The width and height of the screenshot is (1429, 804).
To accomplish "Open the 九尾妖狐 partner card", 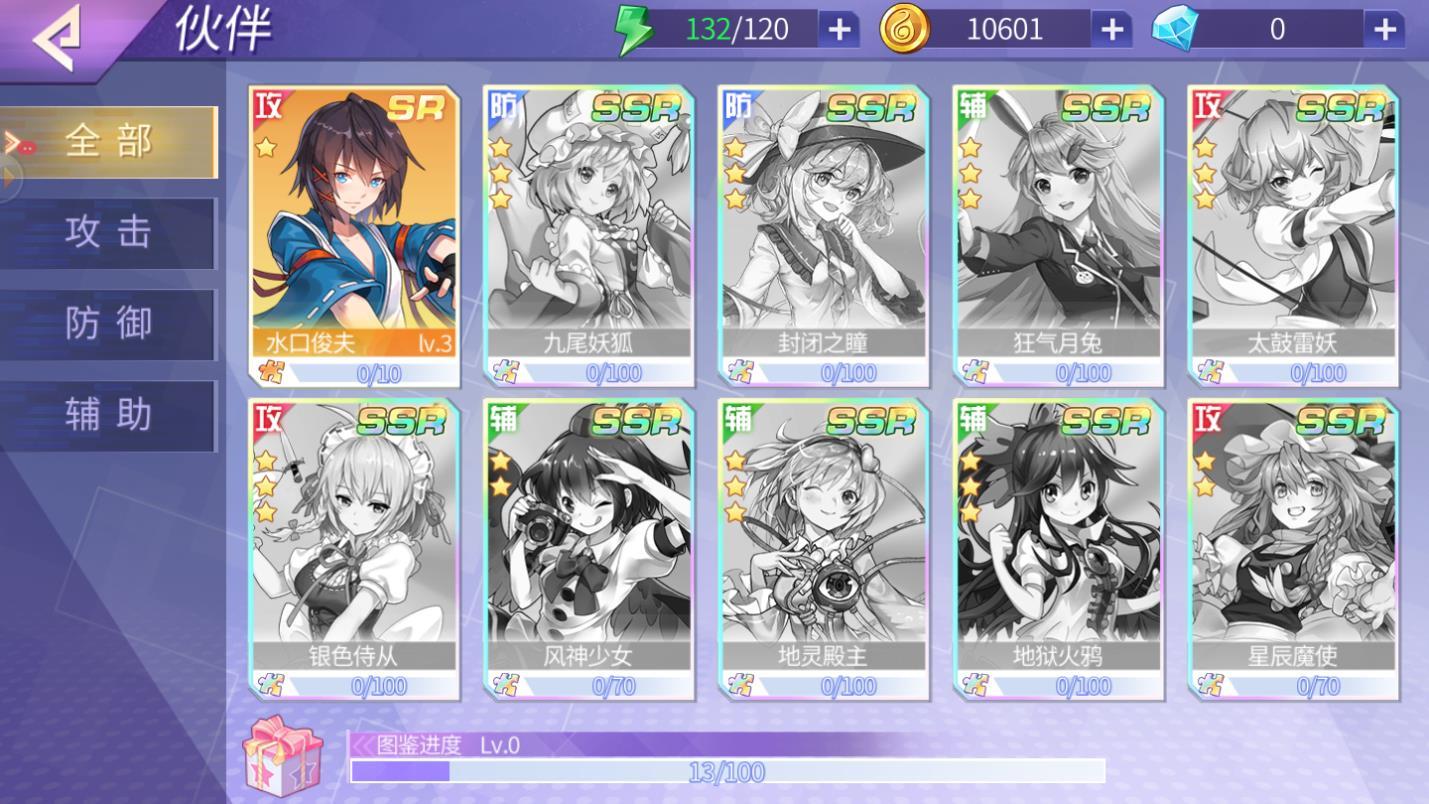I will coord(589,235).
